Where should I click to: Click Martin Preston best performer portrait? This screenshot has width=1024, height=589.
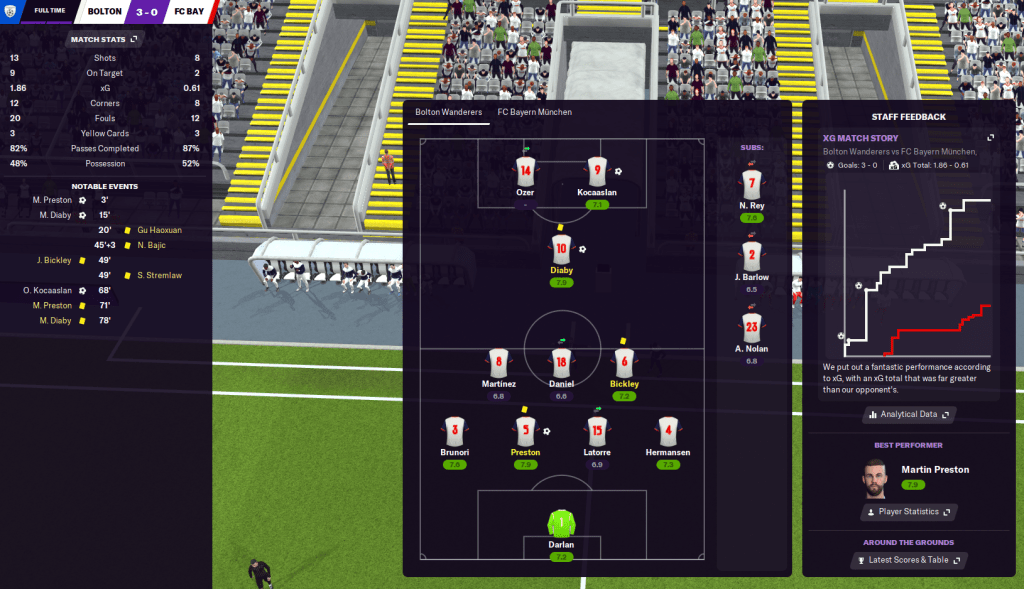tap(875, 478)
